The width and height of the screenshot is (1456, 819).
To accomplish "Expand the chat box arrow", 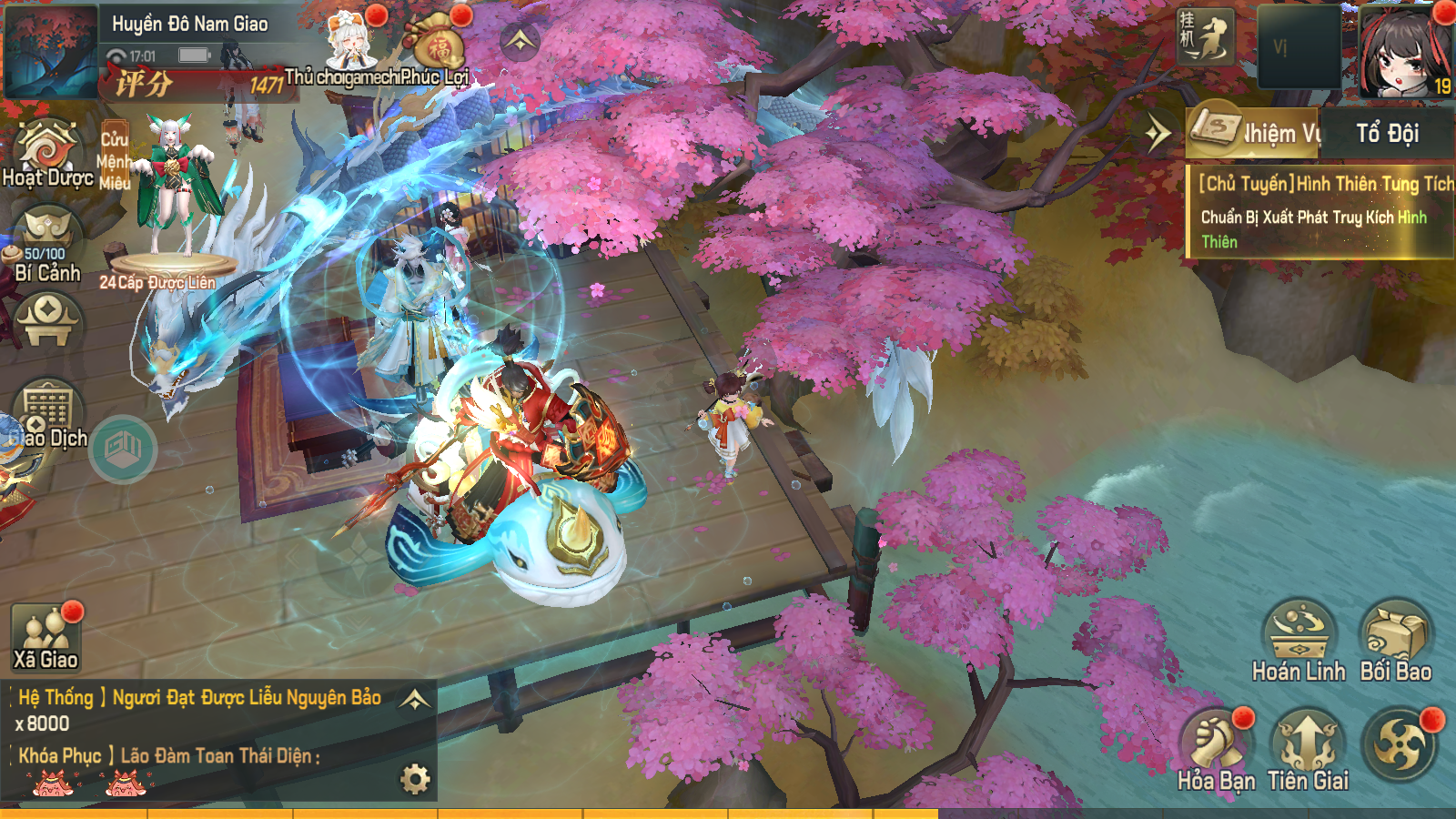I will coord(415,699).
